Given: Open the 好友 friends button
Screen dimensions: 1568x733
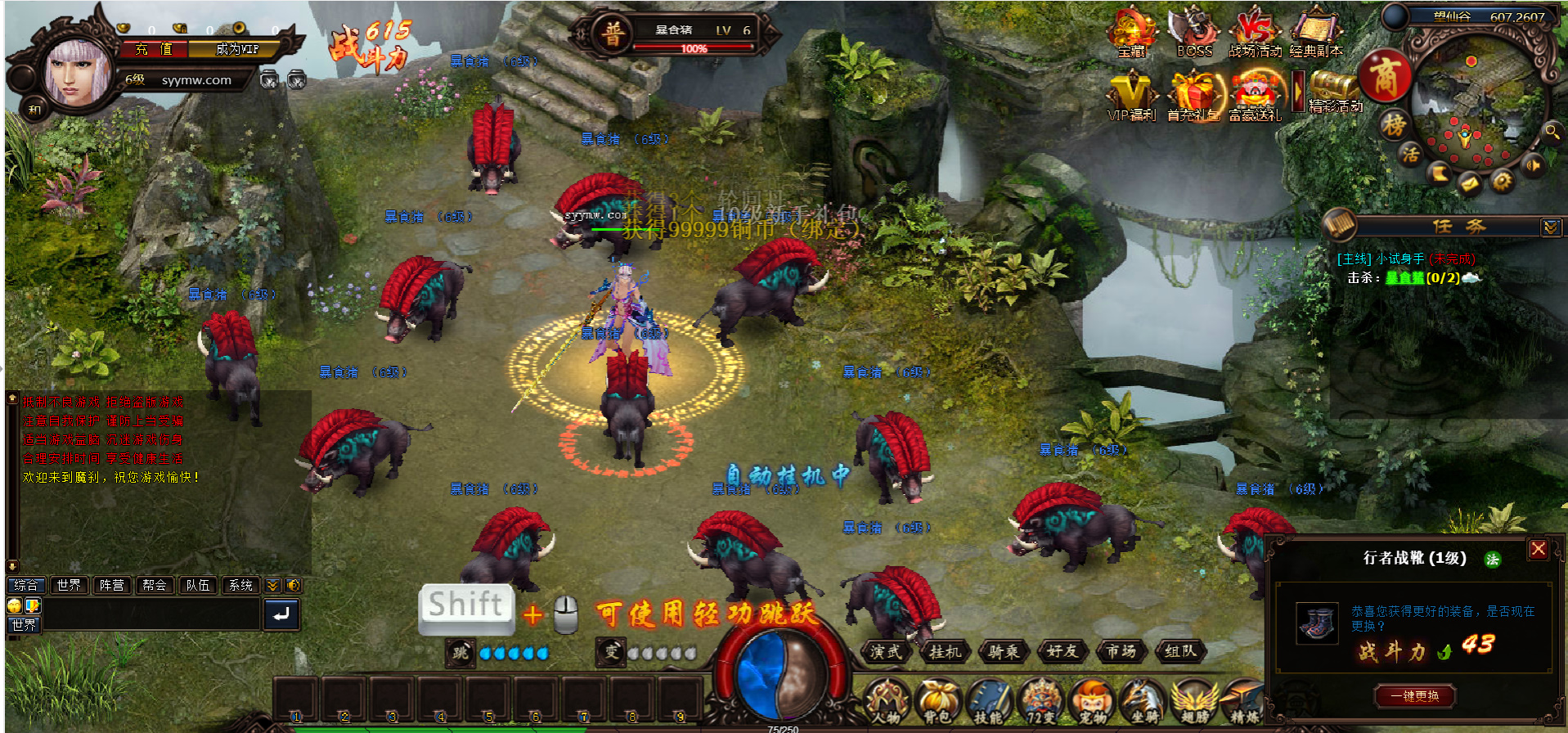Looking at the screenshot, I should pos(1062,651).
